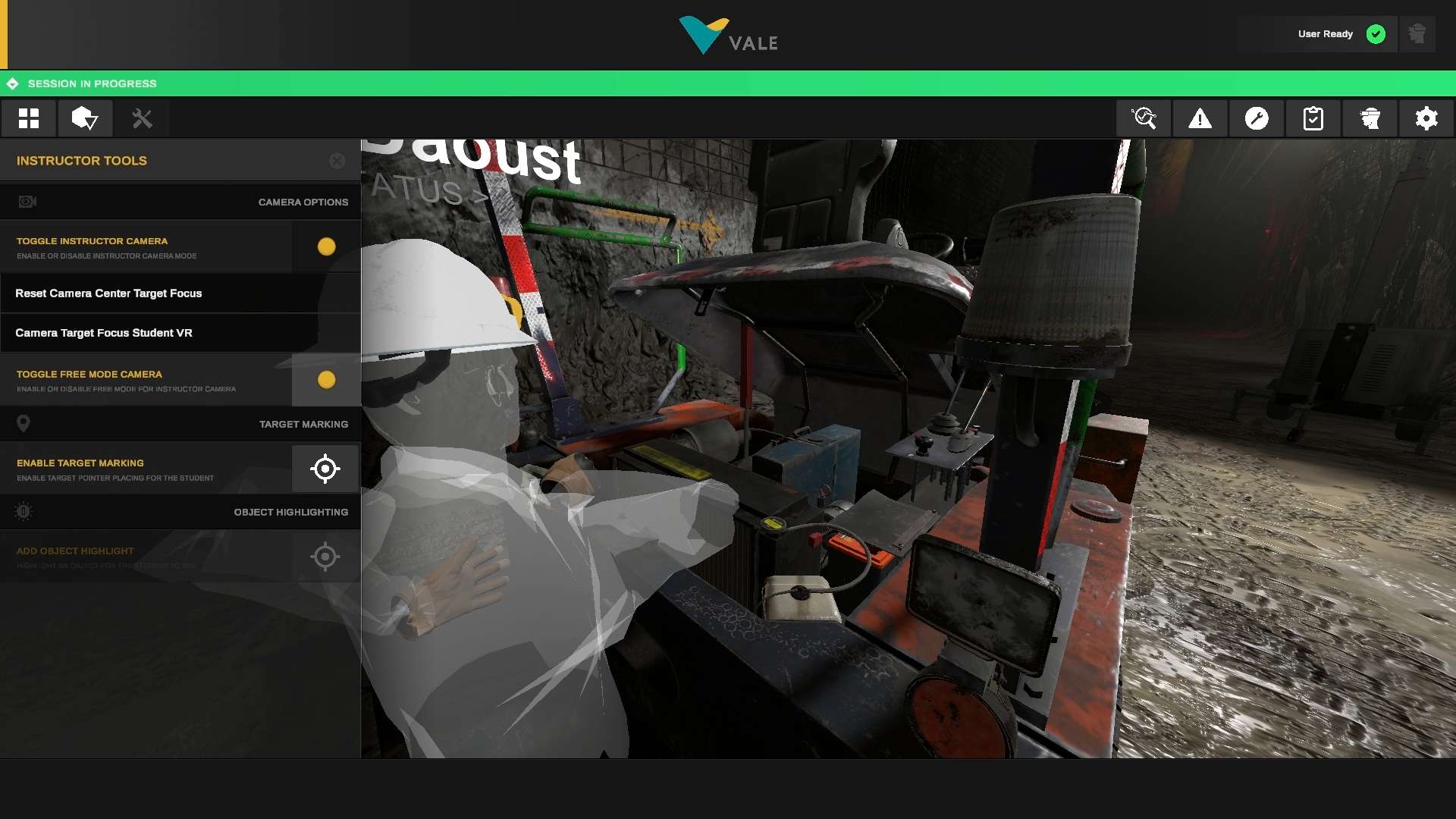
Task: Click Add Object Highlight
Action: (325, 557)
